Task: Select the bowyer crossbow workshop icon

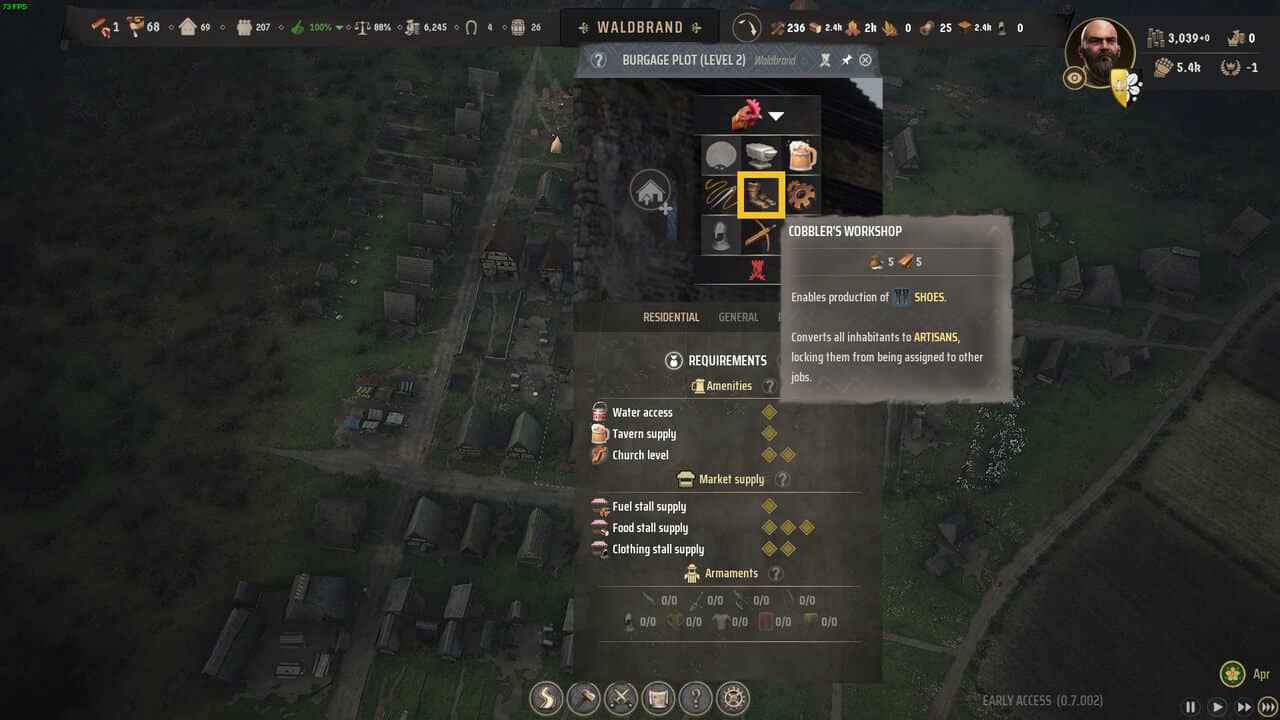Action: (760, 235)
